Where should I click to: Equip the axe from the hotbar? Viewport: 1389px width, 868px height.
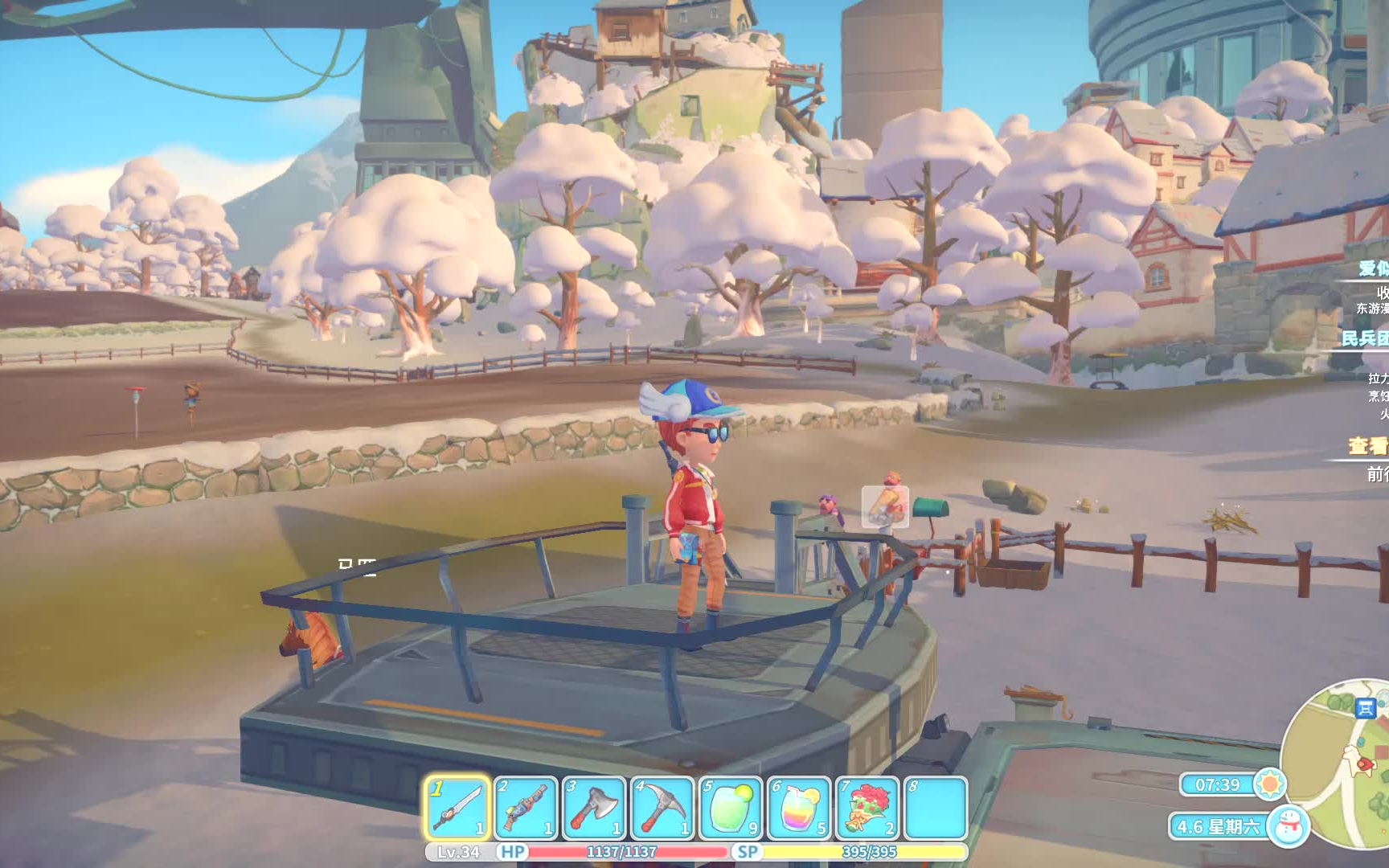point(594,809)
